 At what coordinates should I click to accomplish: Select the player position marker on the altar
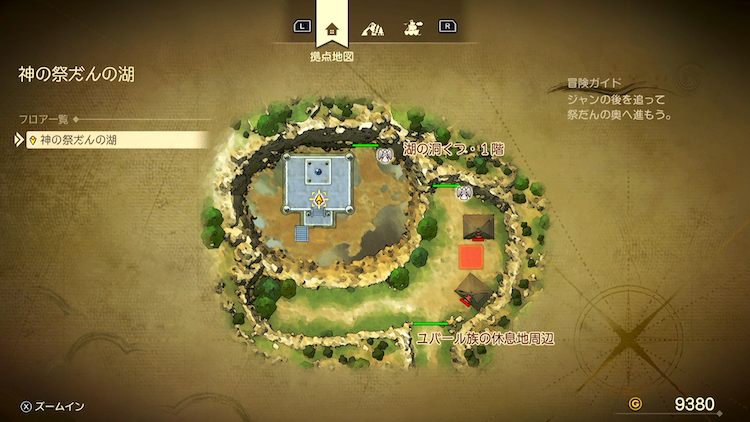319,199
